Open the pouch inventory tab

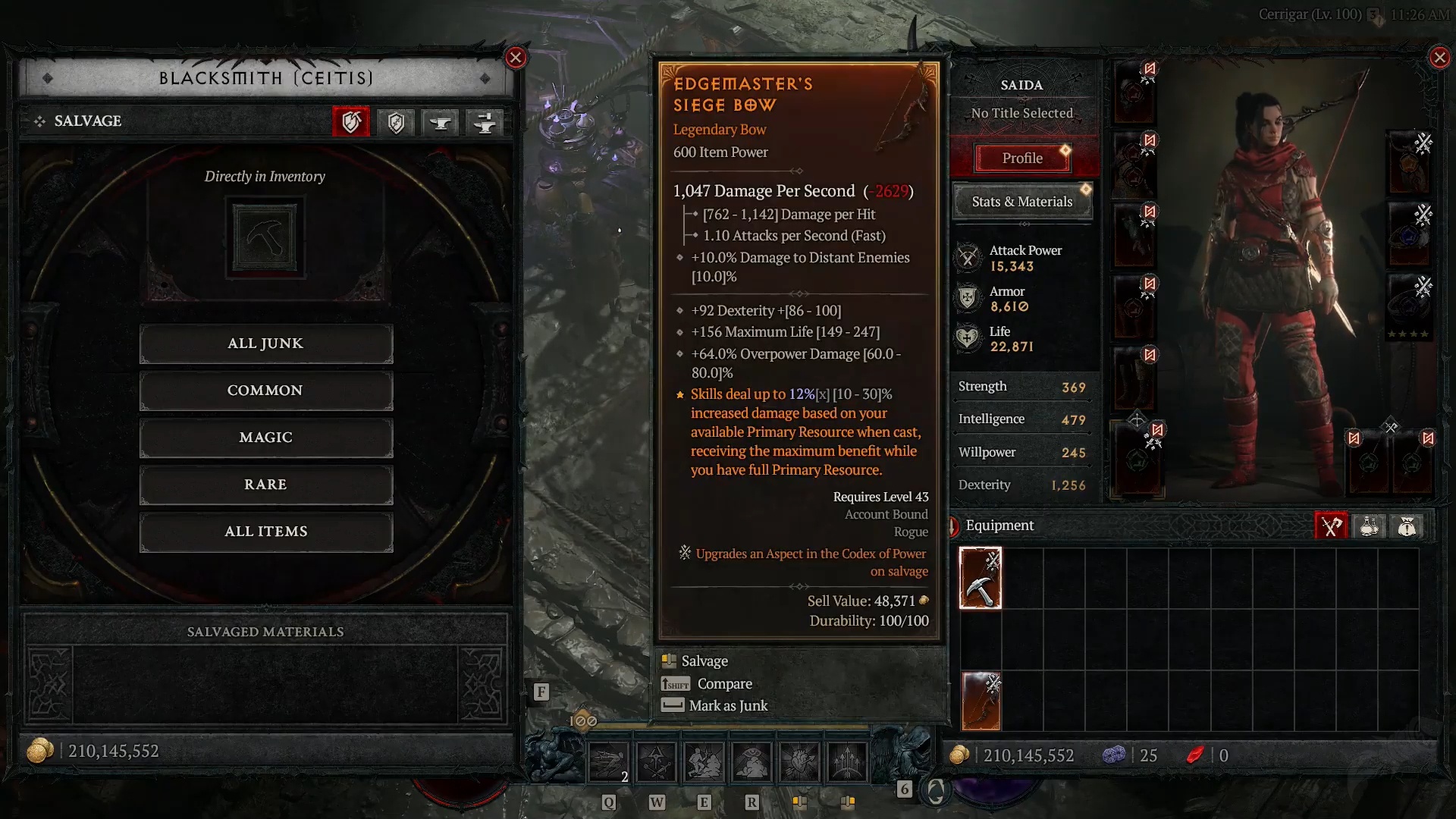(x=1407, y=526)
